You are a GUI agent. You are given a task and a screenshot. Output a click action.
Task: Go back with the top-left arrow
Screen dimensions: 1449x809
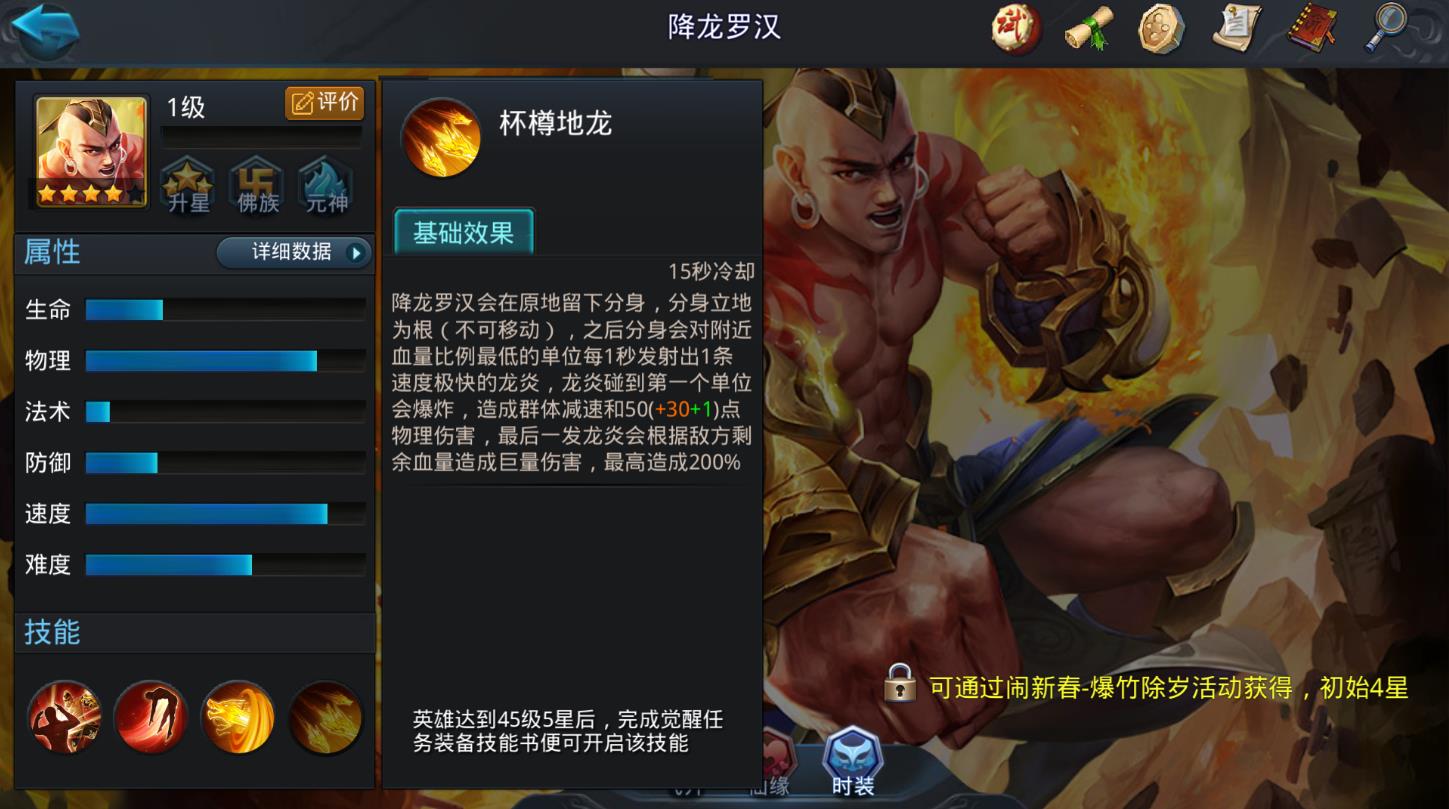(44, 31)
